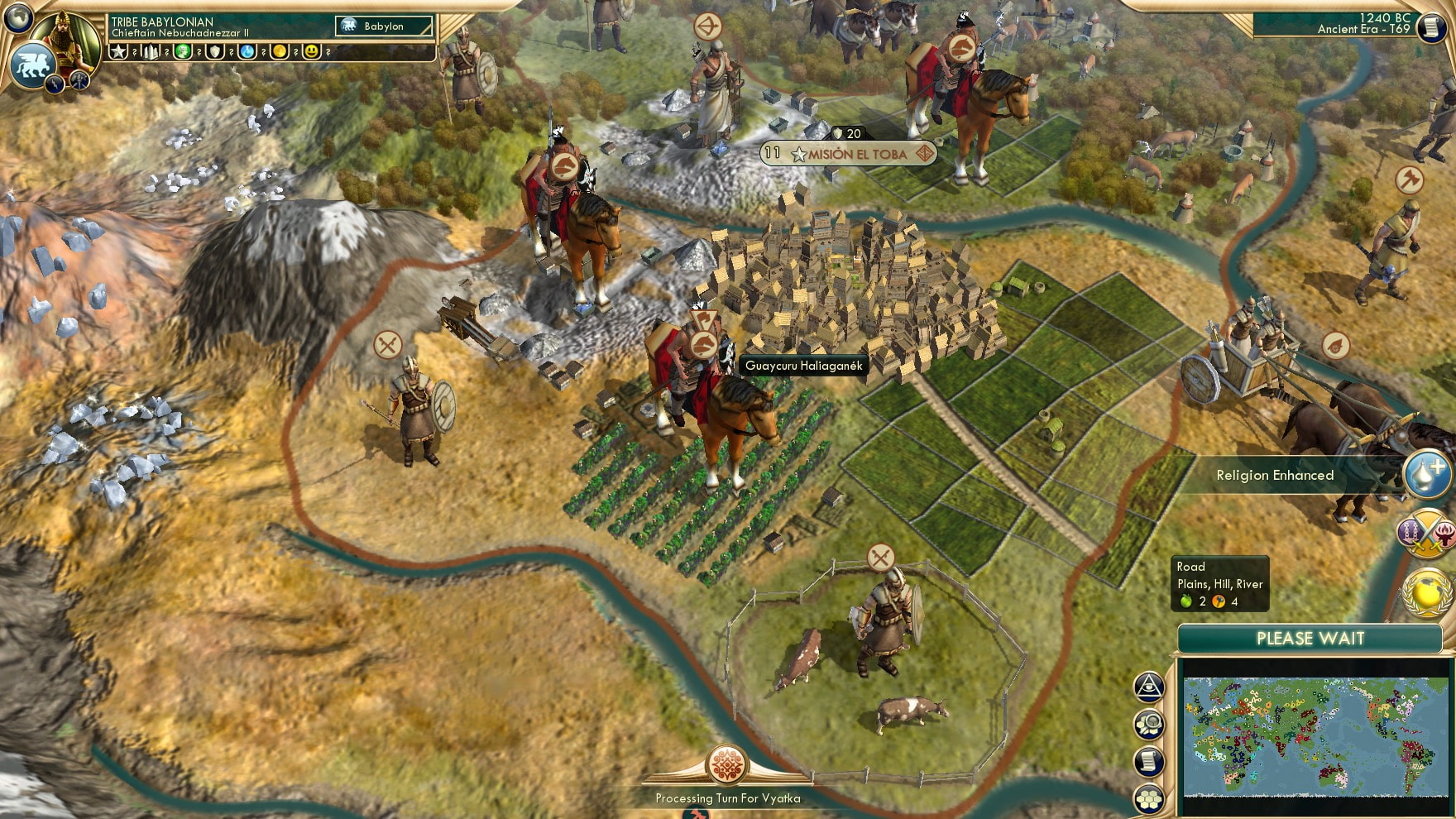This screenshot has width=1456, height=819.
Task: Click the white star score icon
Action: tap(119, 51)
